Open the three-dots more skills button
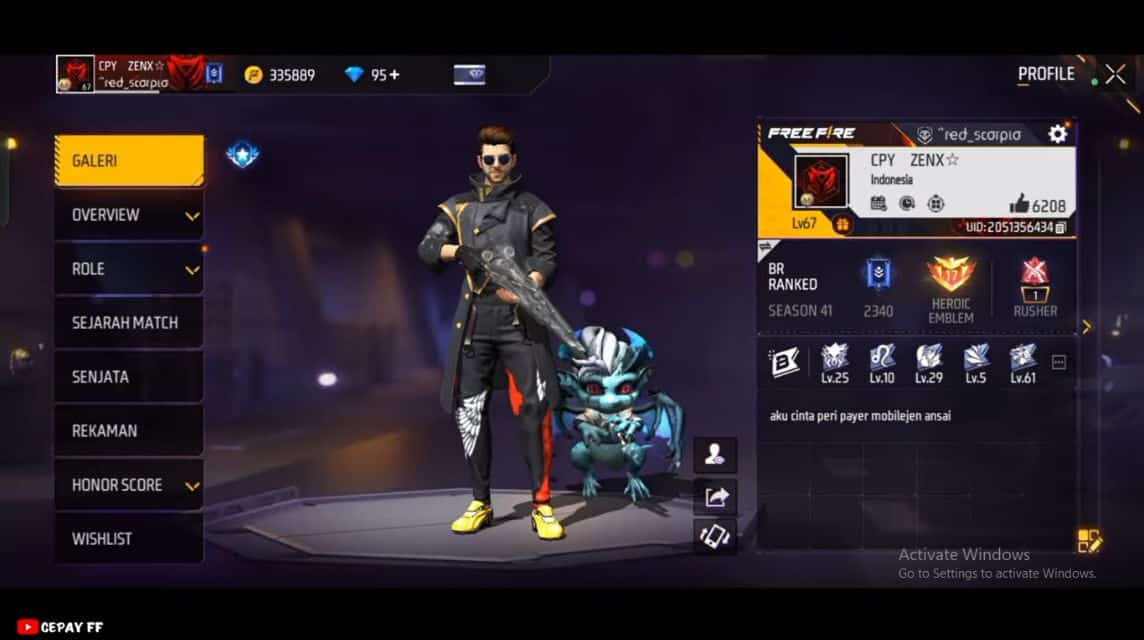Viewport: 1144px width, 640px height. point(1059,362)
